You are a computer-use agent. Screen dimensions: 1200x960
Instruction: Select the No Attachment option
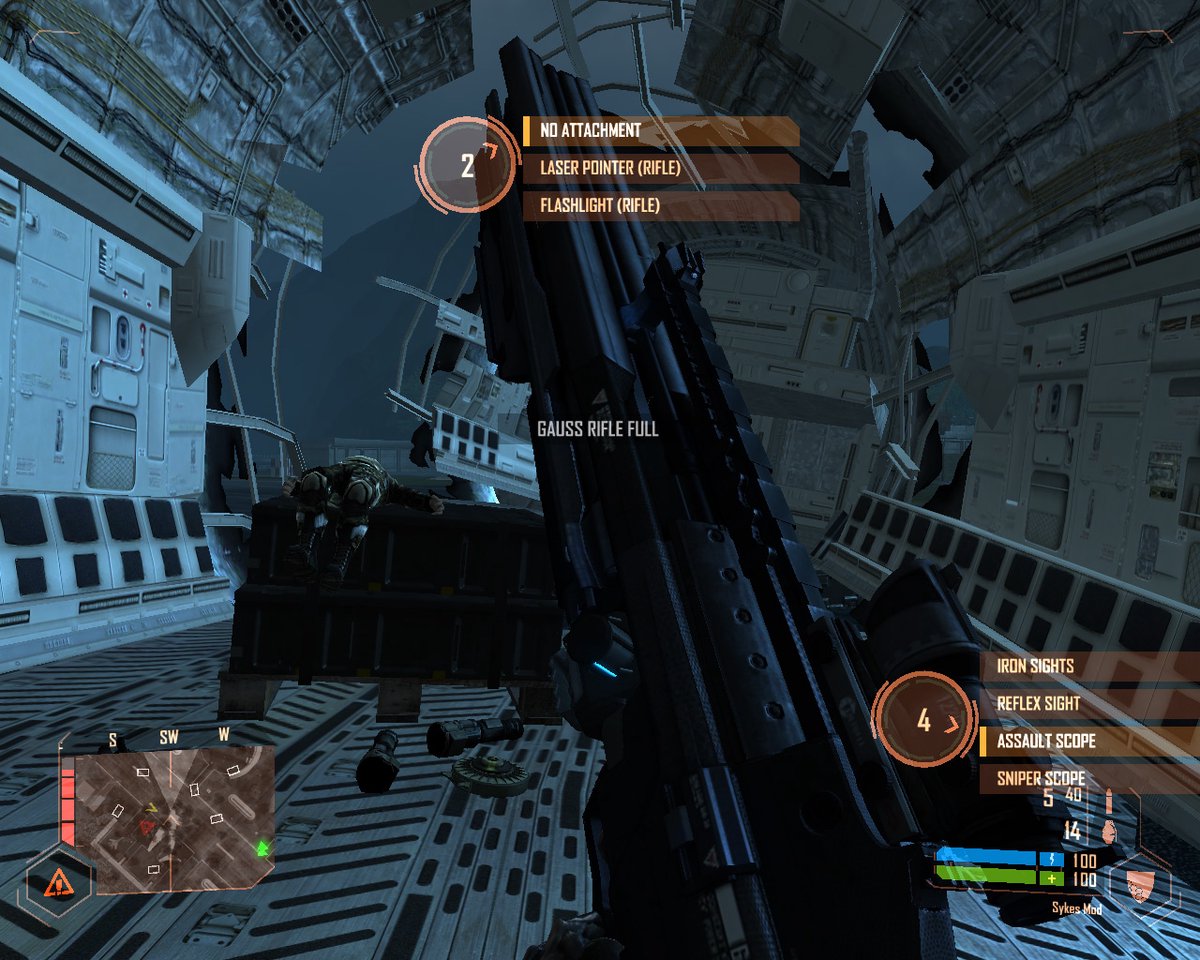tap(660, 131)
